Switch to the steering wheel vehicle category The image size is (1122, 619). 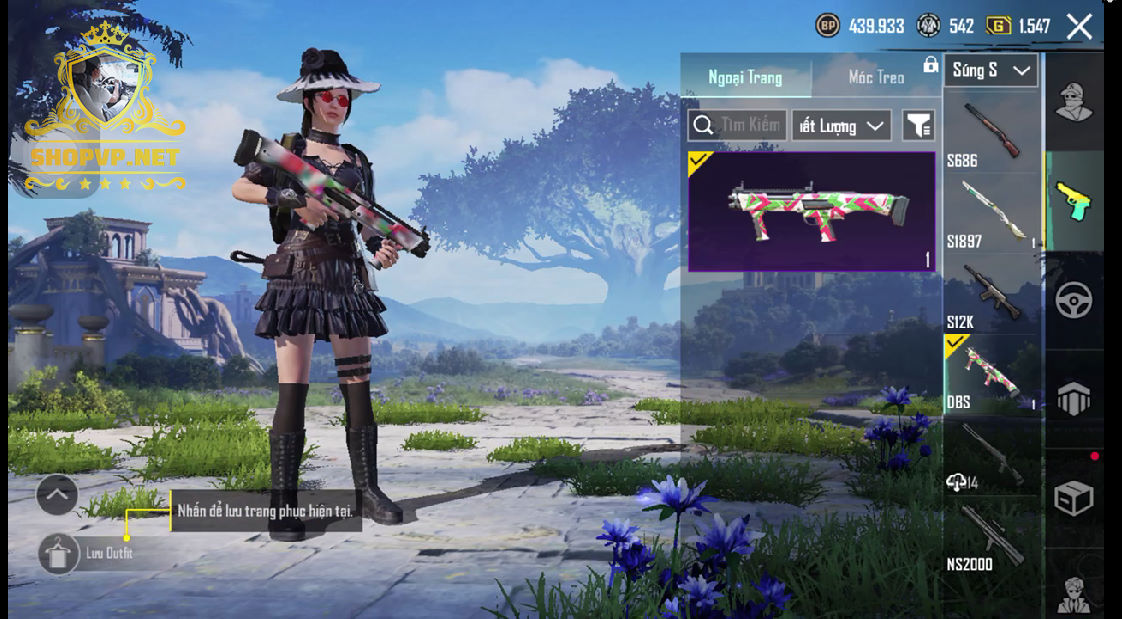tap(1074, 300)
